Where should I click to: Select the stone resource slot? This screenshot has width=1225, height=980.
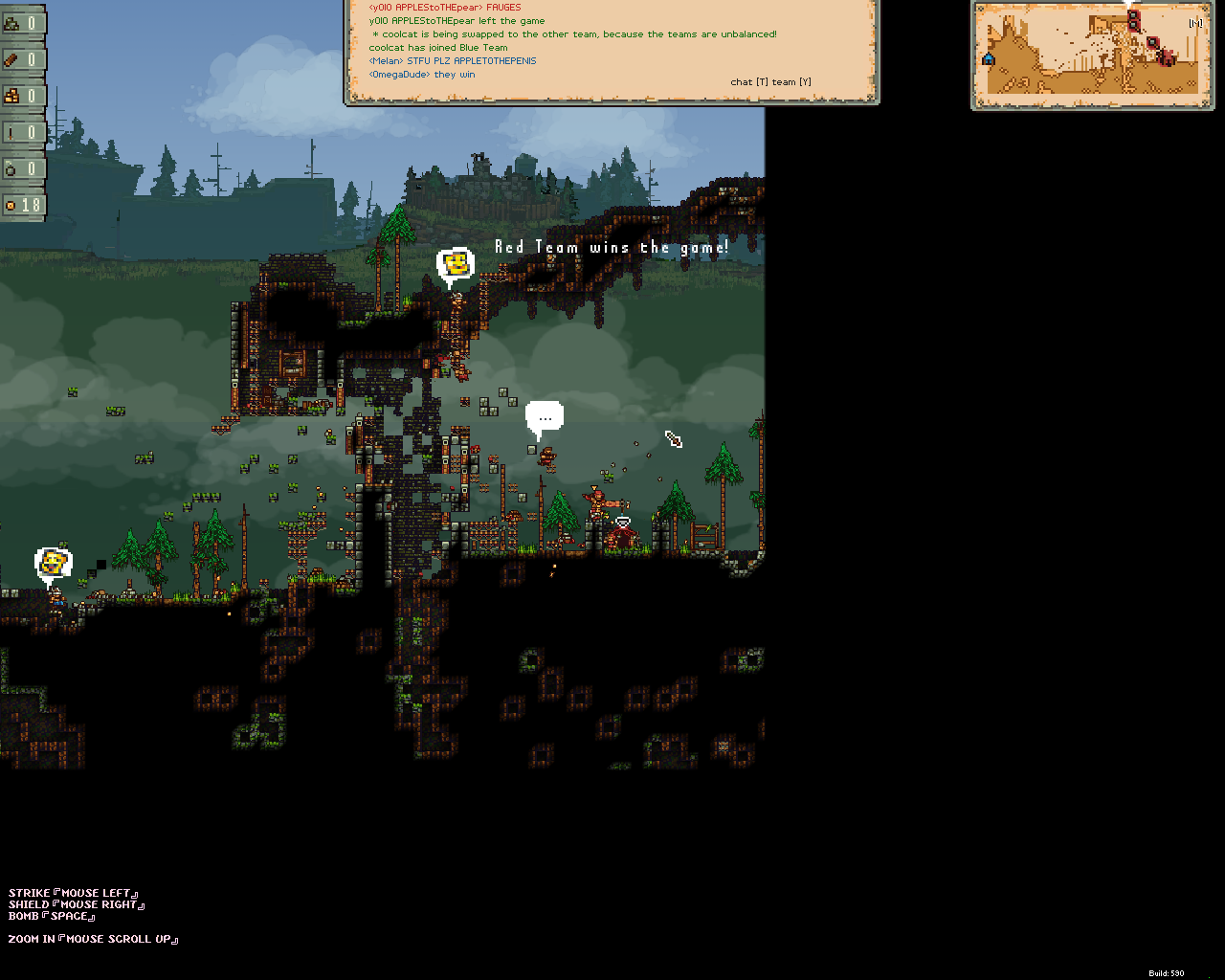pos(22,23)
